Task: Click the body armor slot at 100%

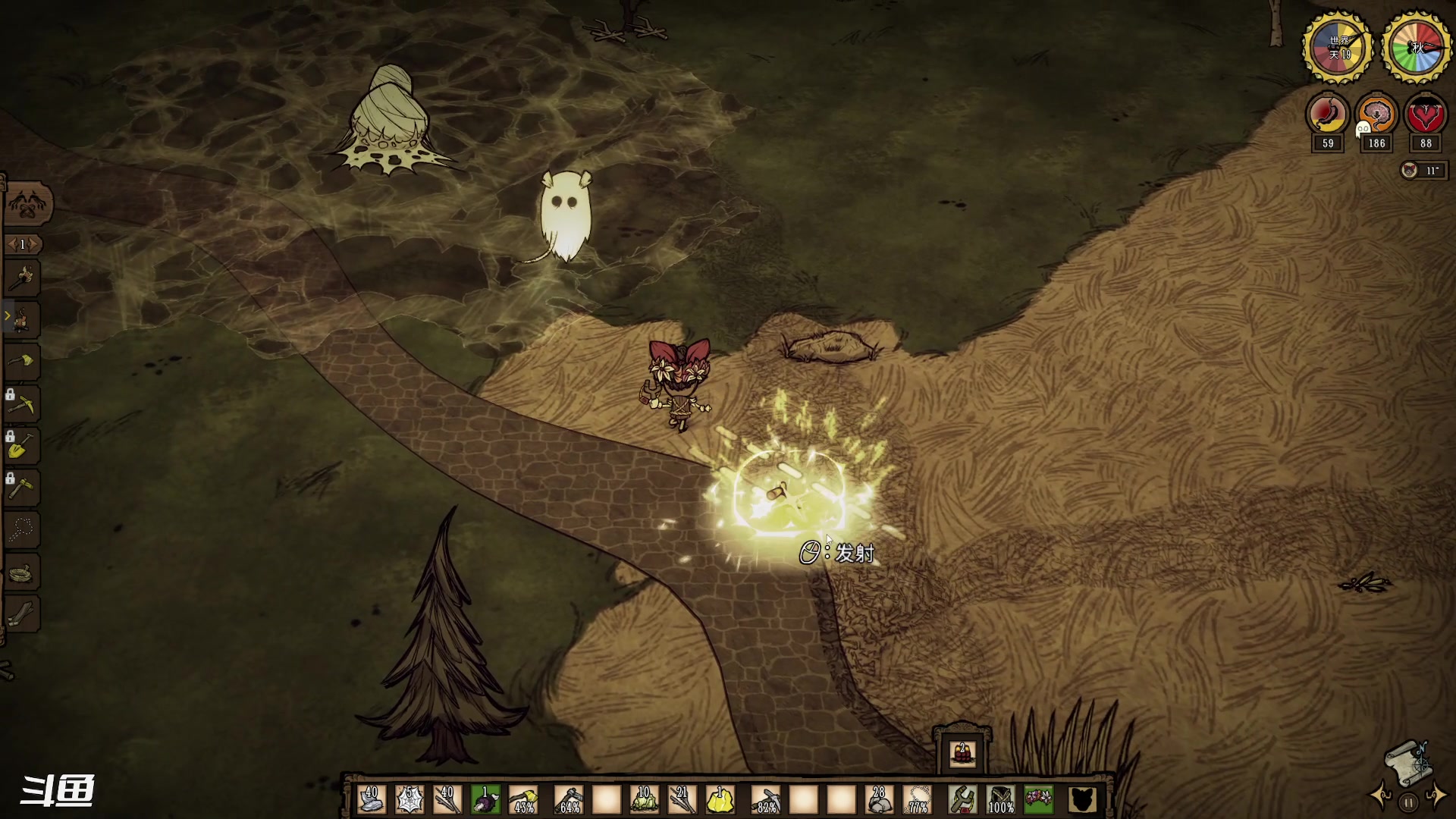Action: pyautogui.click(x=1001, y=799)
